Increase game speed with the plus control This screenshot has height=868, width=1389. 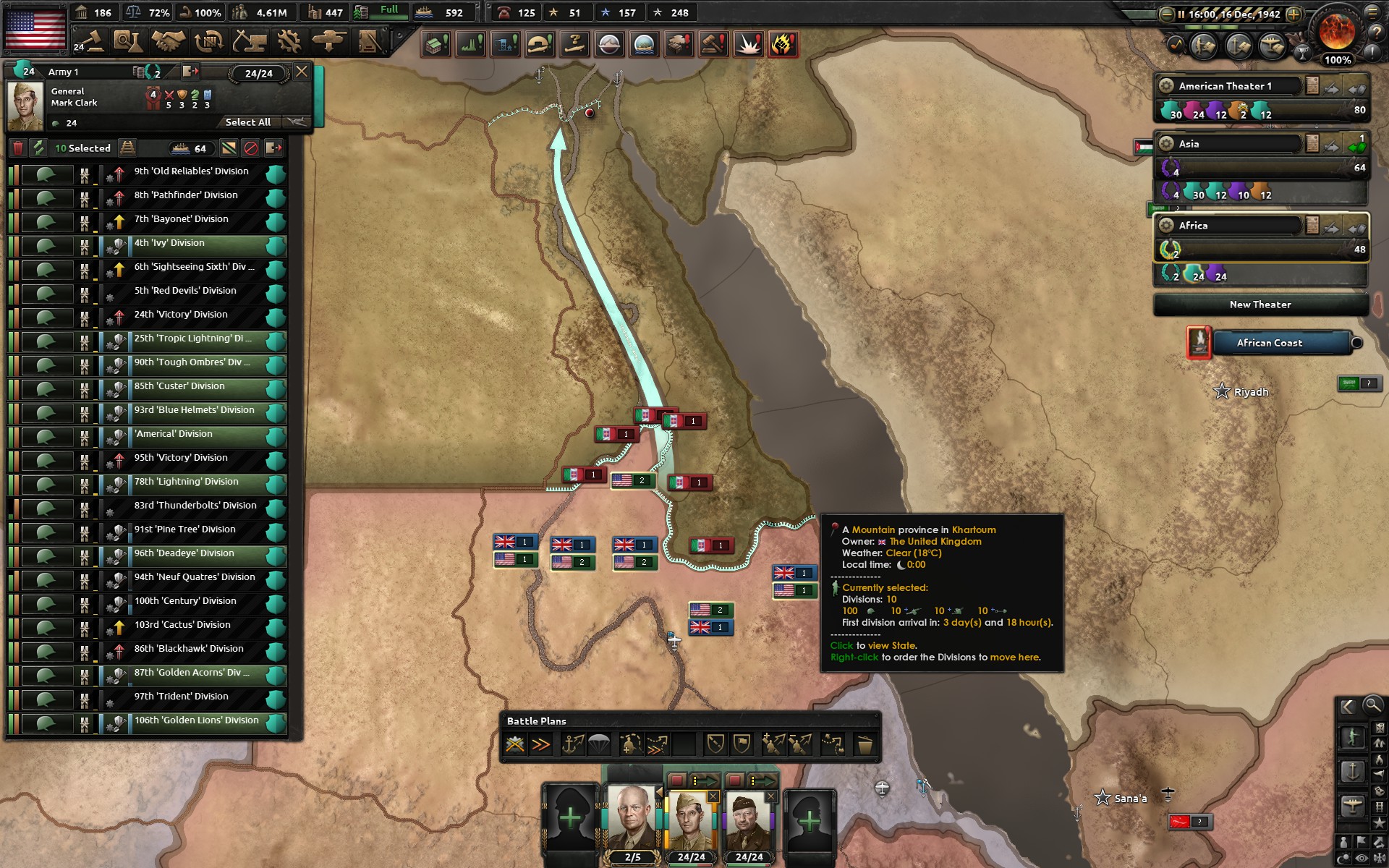coord(1294,13)
